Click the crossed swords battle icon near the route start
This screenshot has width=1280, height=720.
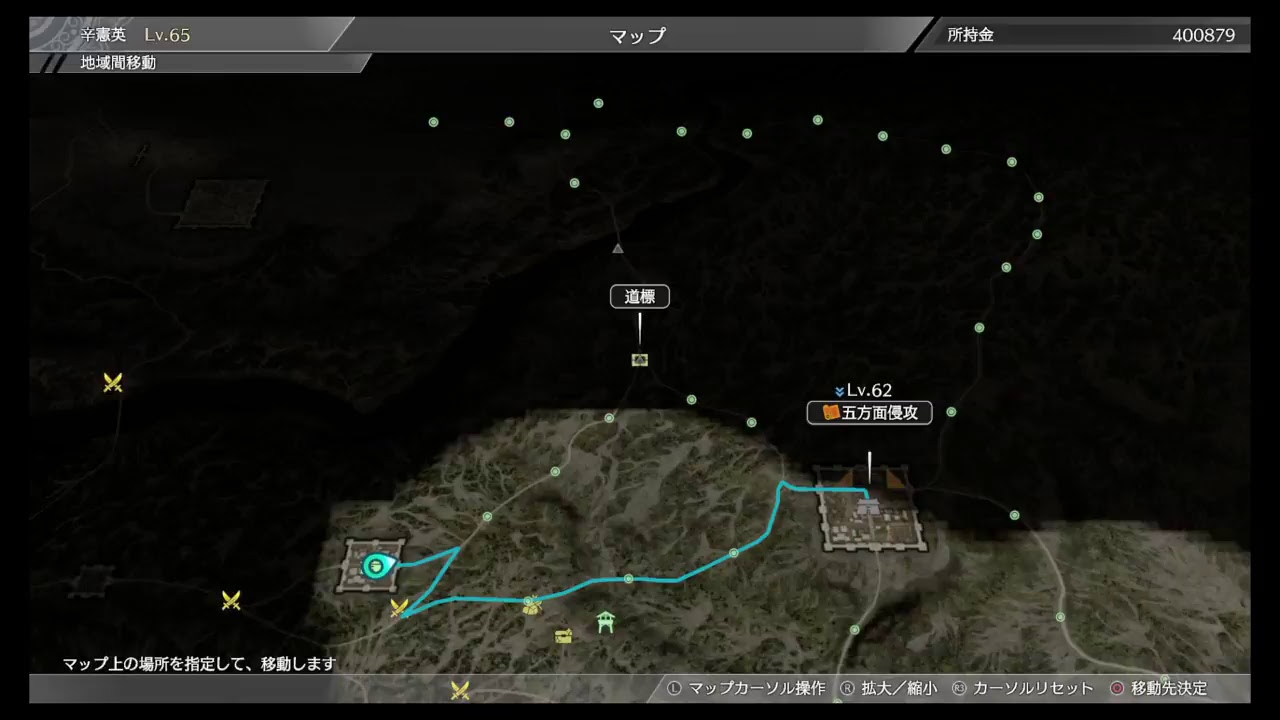pyautogui.click(x=402, y=609)
